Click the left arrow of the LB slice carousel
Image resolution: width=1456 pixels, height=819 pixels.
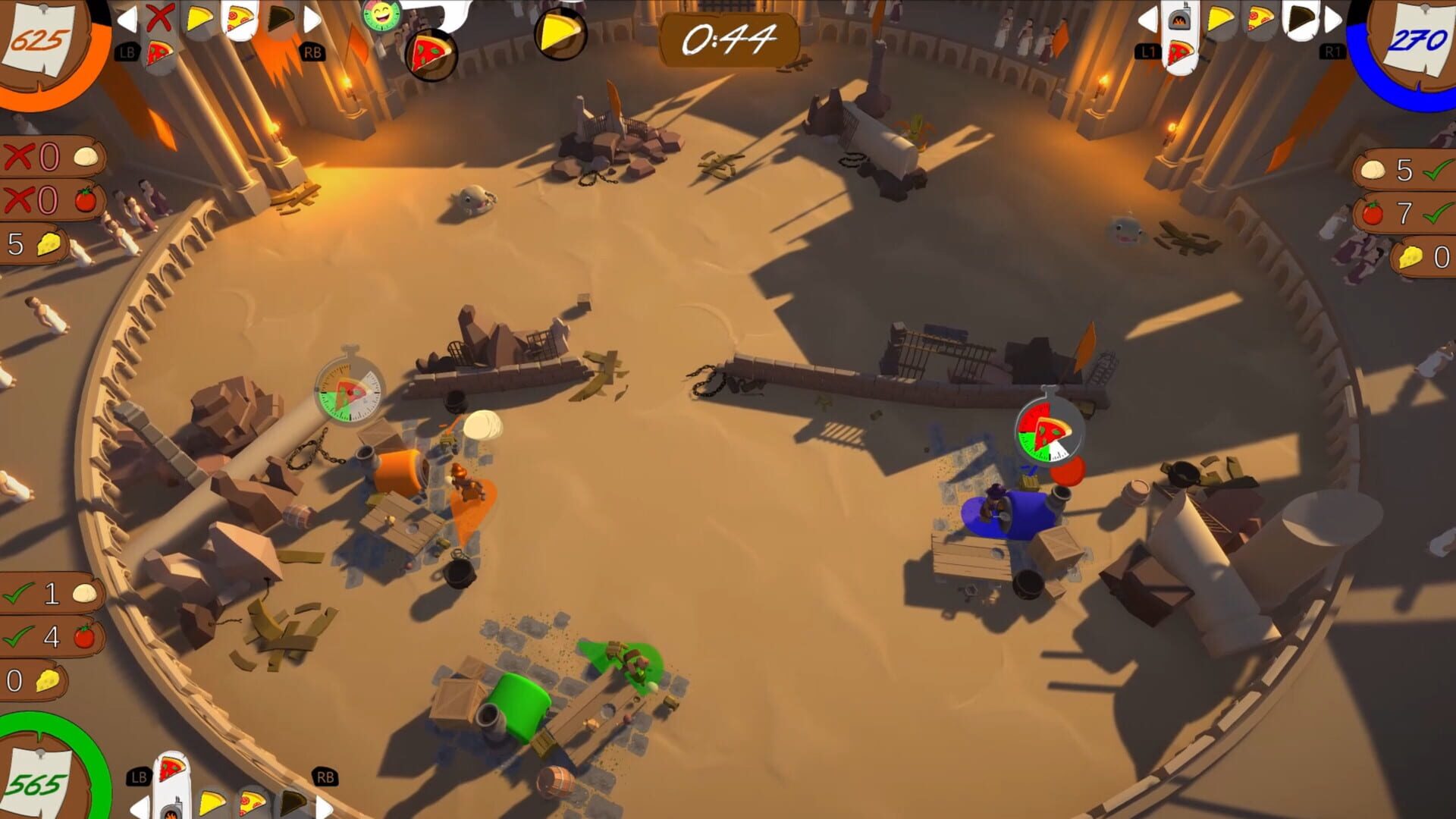click(x=127, y=19)
